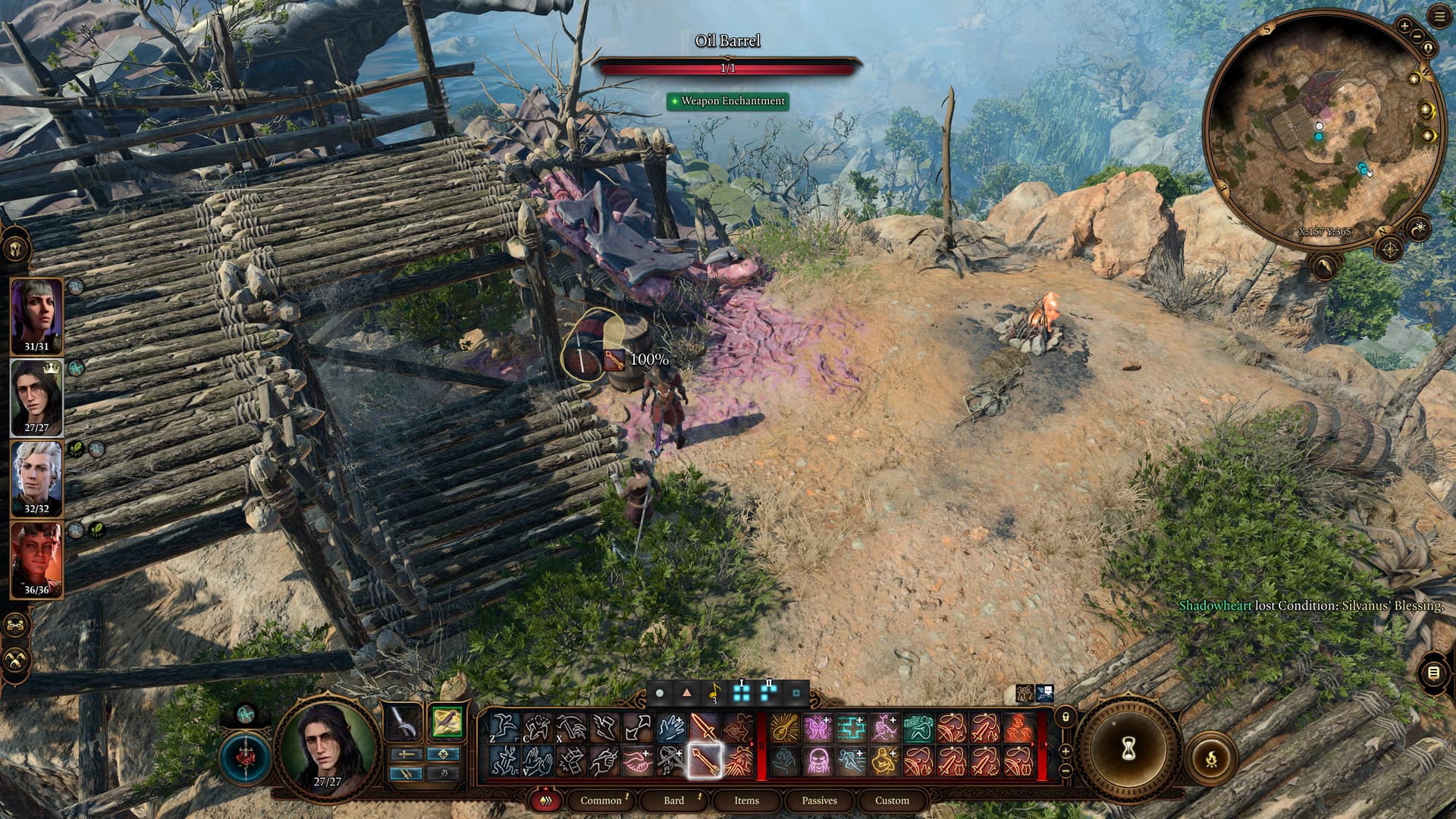This screenshot has width=1456, height=819.
Task: Toggle the hotbar lock icon
Action: coord(1065,717)
